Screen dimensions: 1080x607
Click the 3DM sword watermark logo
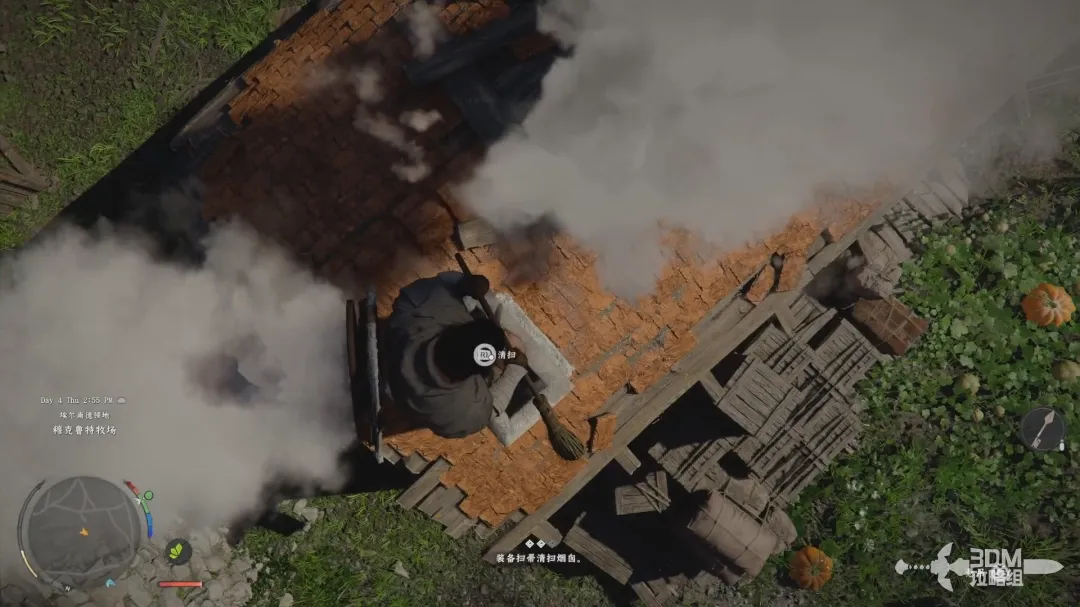coord(976,567)
